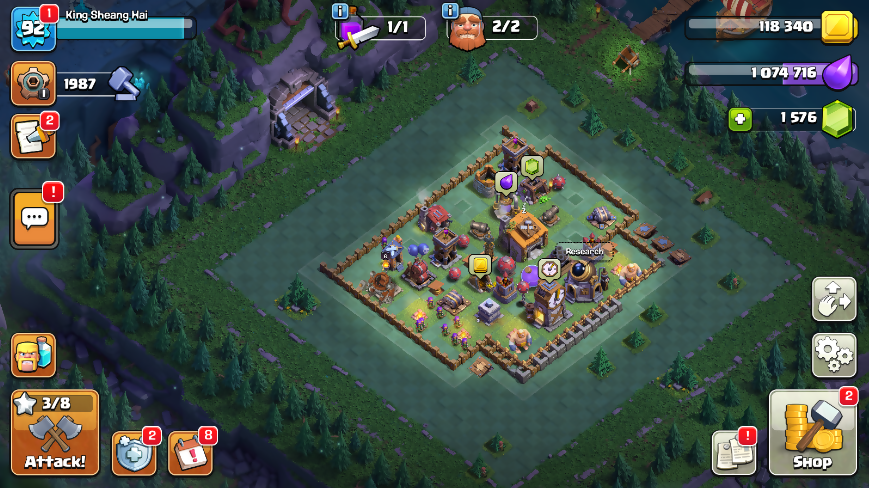
Task: Collect the elixir bubble over the collector
Action: [x=506, y=182]
